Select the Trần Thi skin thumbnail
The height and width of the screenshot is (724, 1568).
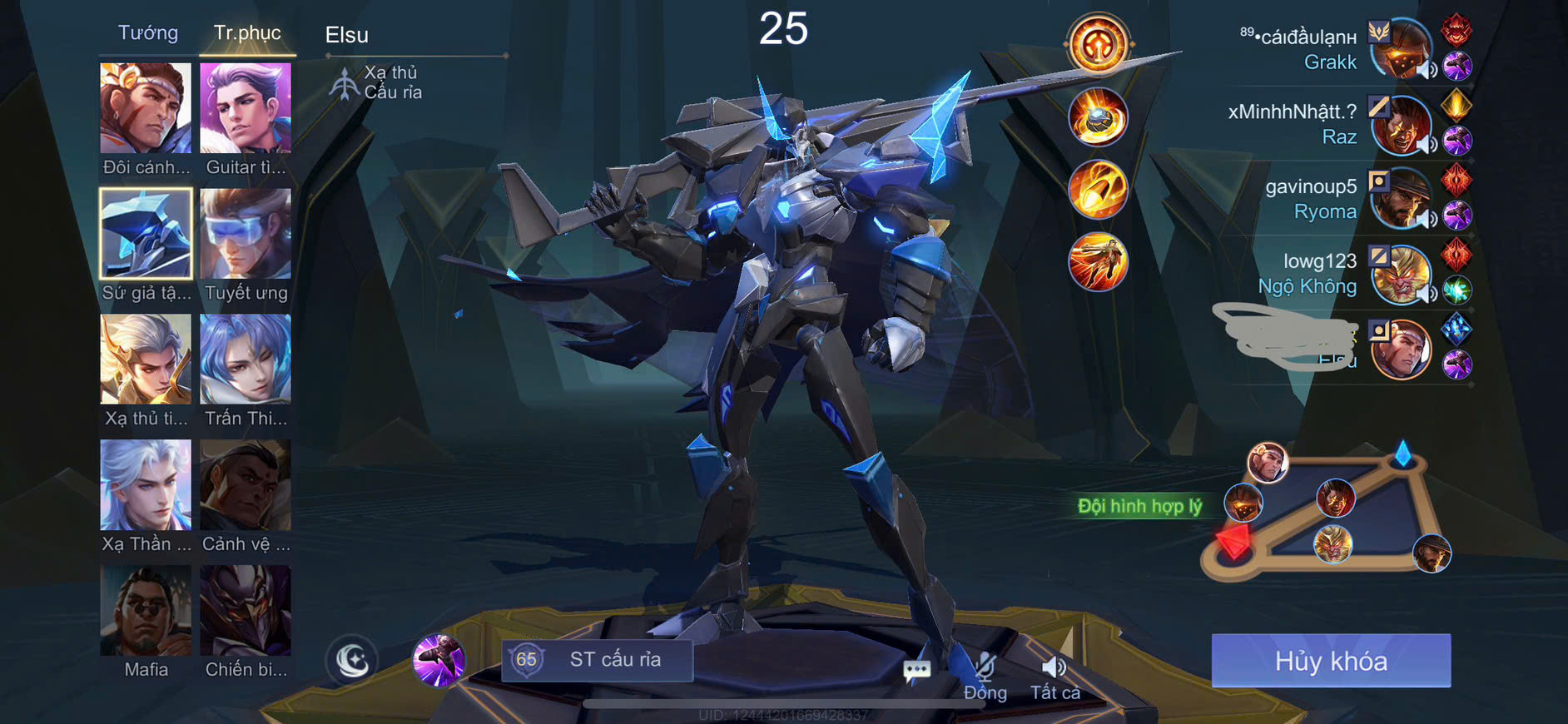(x=246, y=360)
